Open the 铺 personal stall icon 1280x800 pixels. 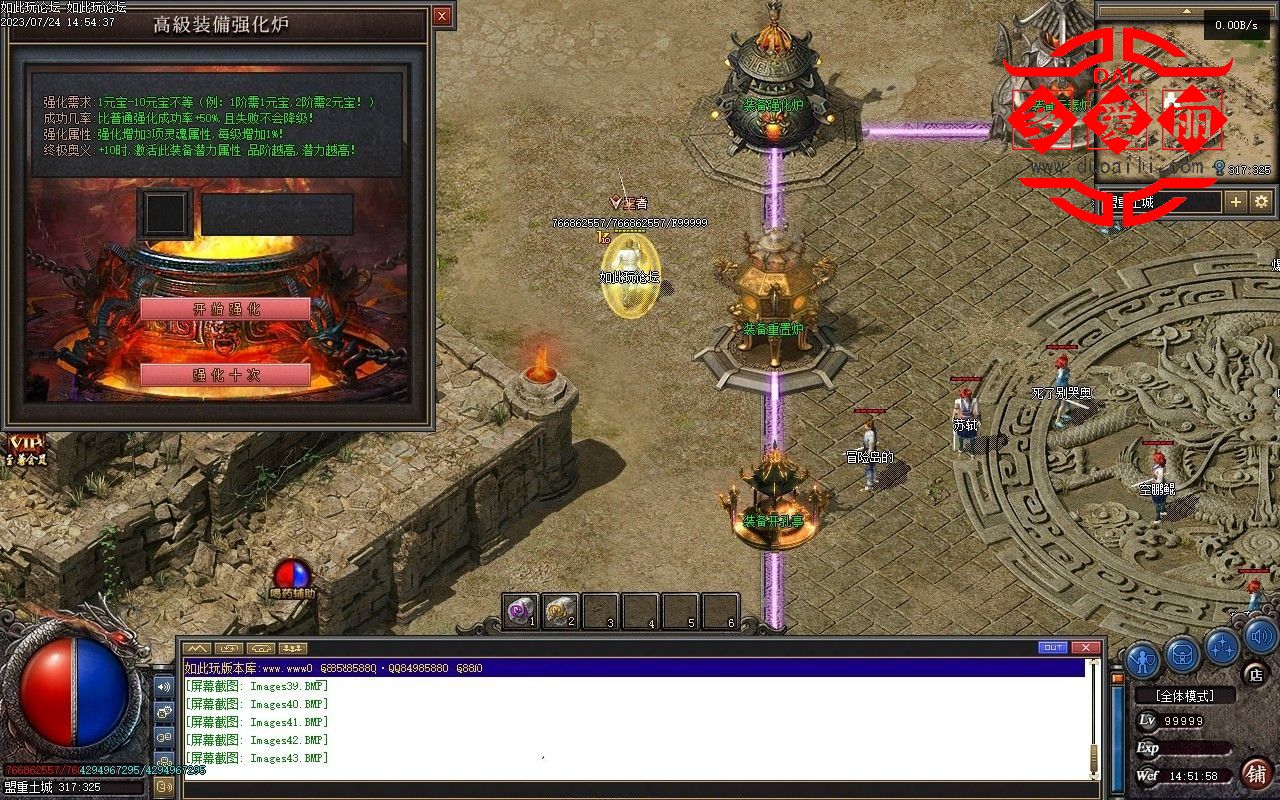[1256, 775]
